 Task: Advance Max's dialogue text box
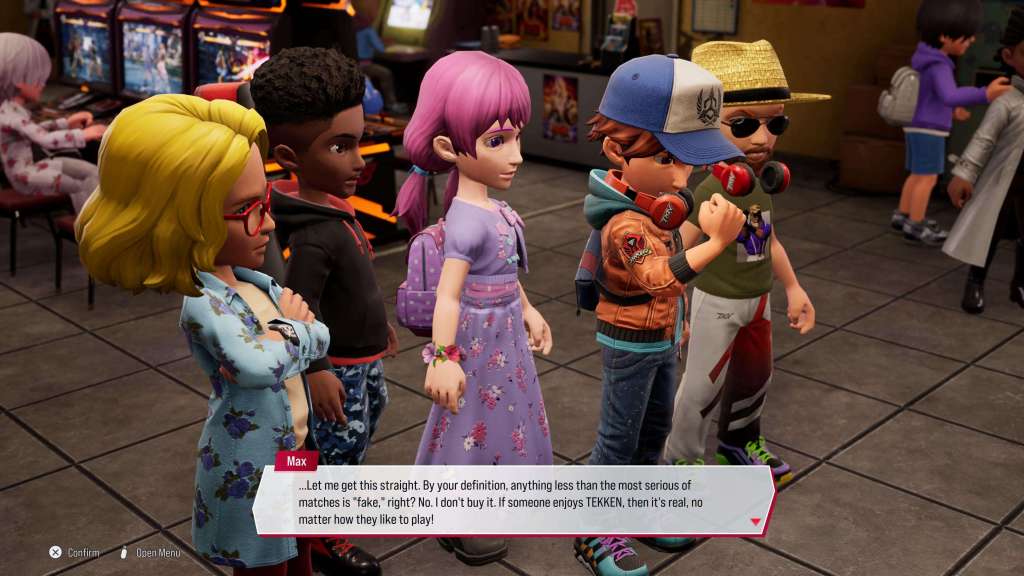tap(512, 500)
